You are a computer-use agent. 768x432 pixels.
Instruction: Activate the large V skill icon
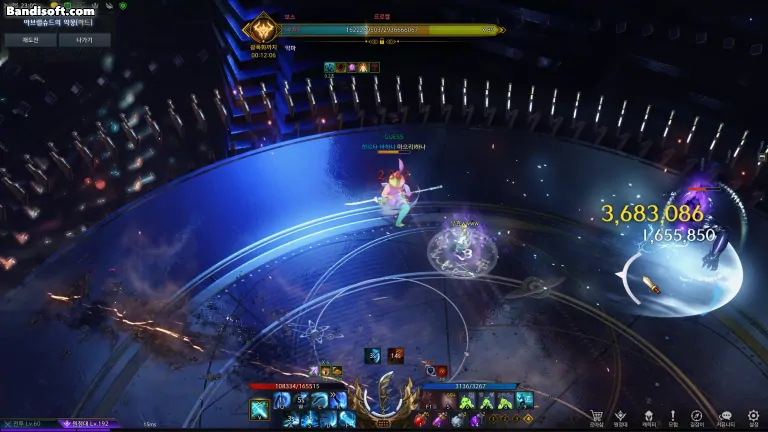tap(259, 409)
